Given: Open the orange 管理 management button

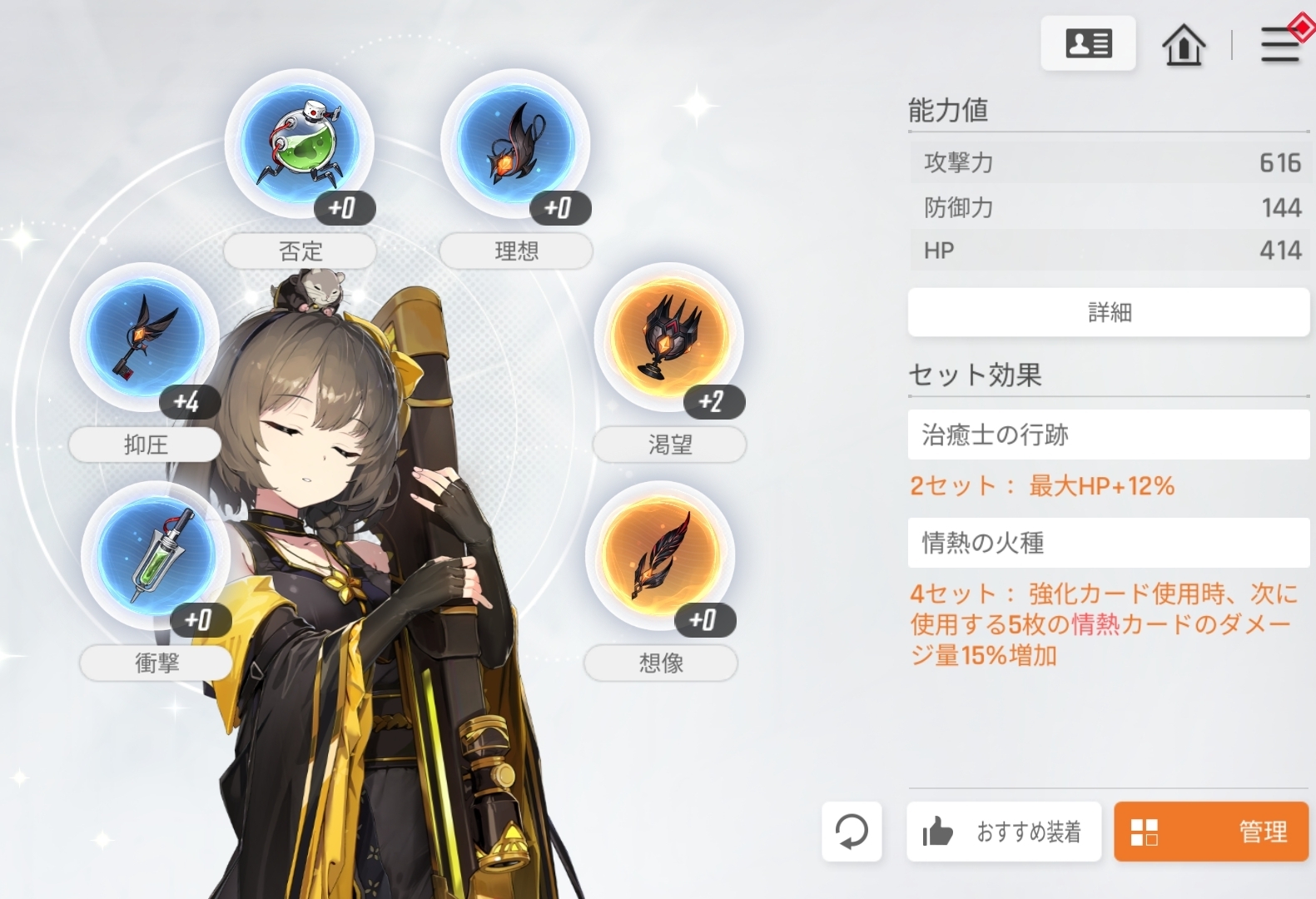Looking at the screenshot, I should tap(1210, 831).
